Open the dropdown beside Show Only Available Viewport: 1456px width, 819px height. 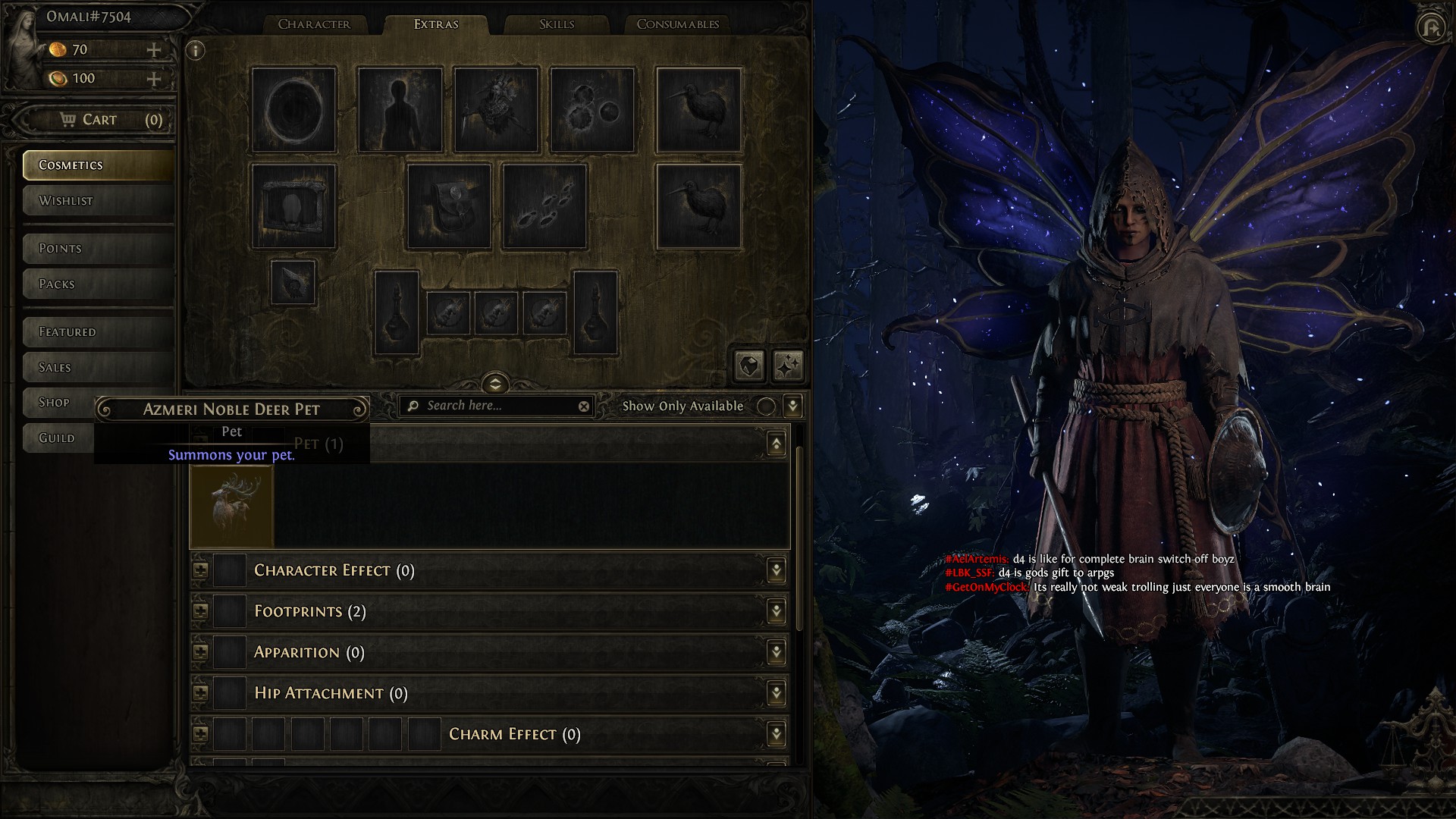pos(791,406)
